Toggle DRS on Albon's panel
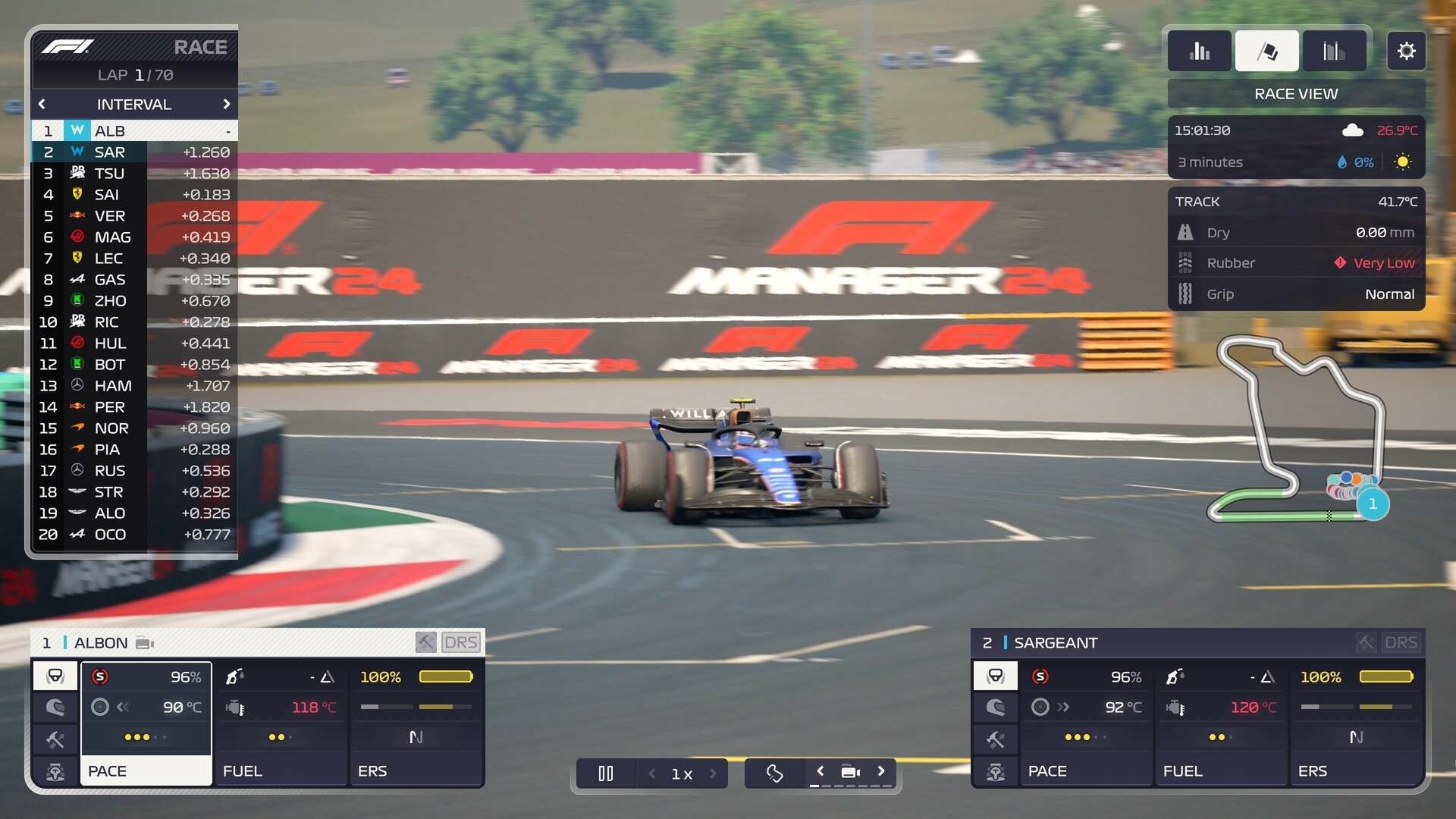This screenshot has width=1456, height=819. (462, 642)
